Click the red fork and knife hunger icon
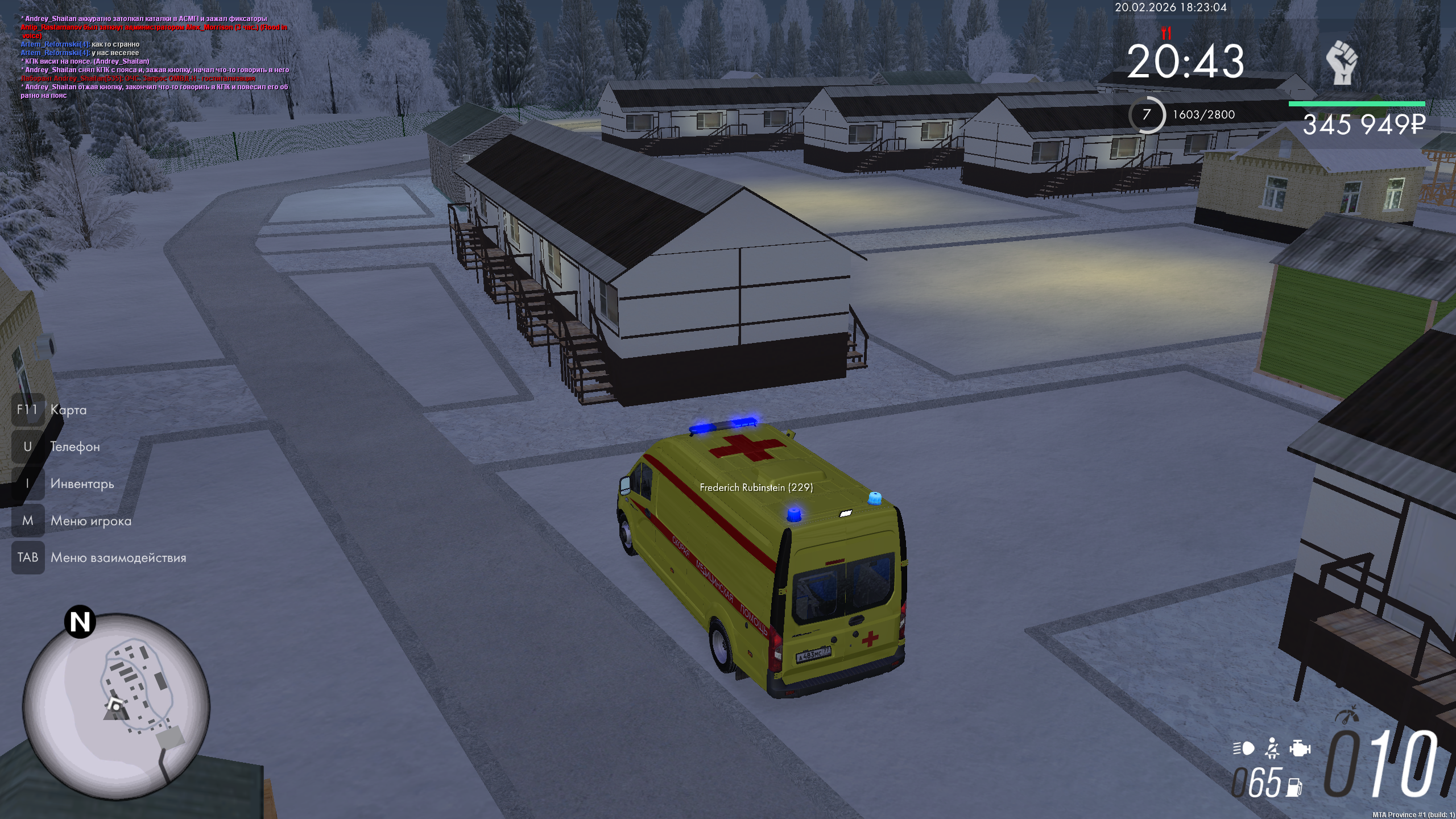This screenshot has width=1456, height=819. [1167, 33]
